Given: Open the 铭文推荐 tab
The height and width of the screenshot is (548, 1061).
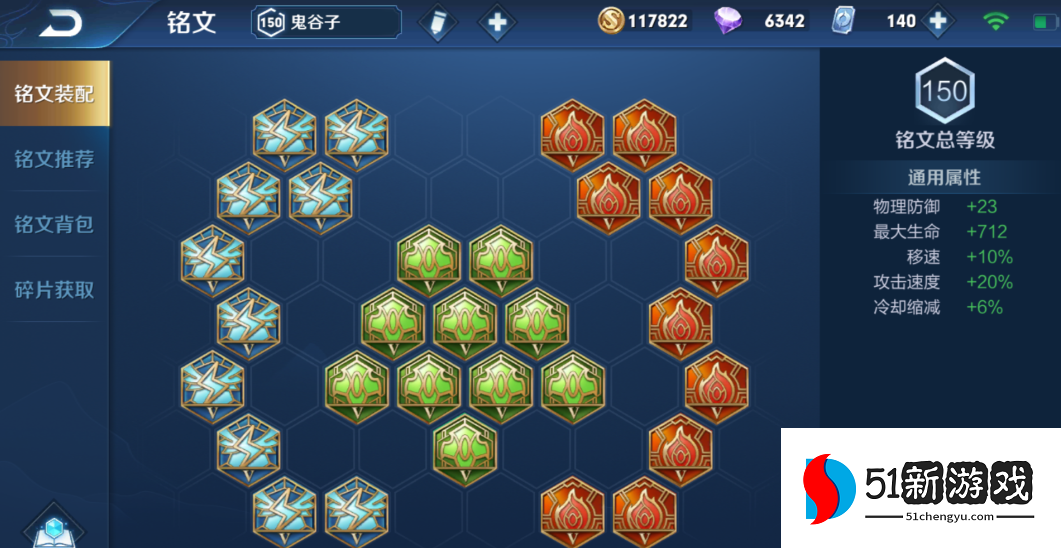Looking at the screenshot, I should click(x=54, y=159).
